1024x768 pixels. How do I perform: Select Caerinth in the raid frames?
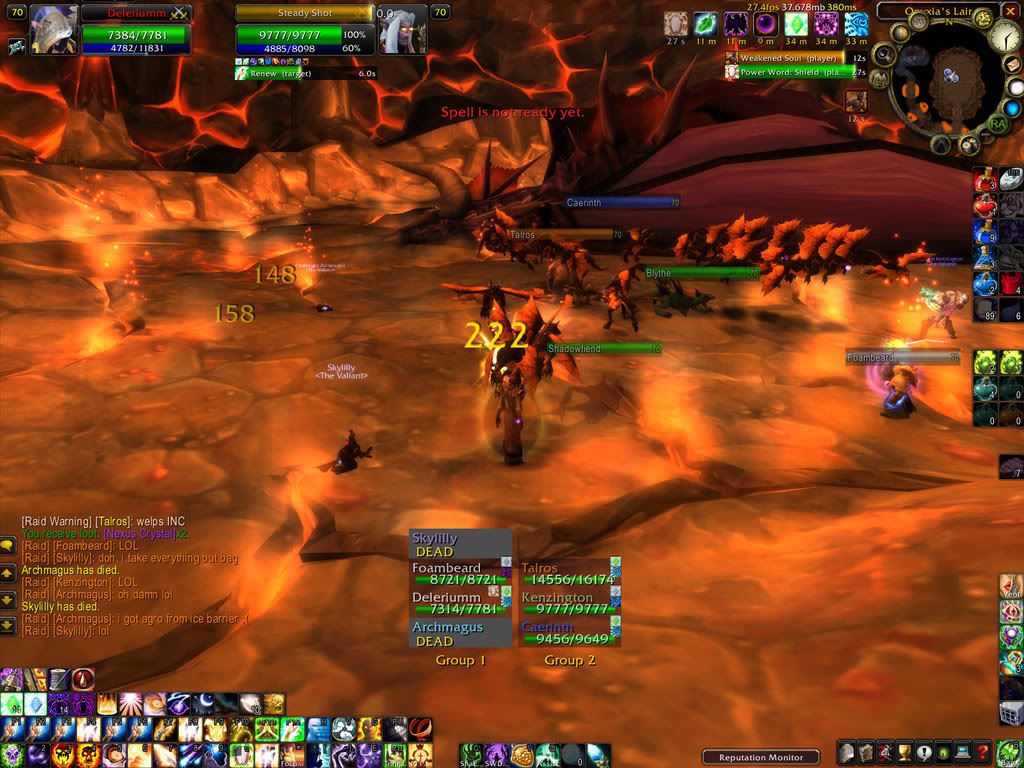pos(564,633)
